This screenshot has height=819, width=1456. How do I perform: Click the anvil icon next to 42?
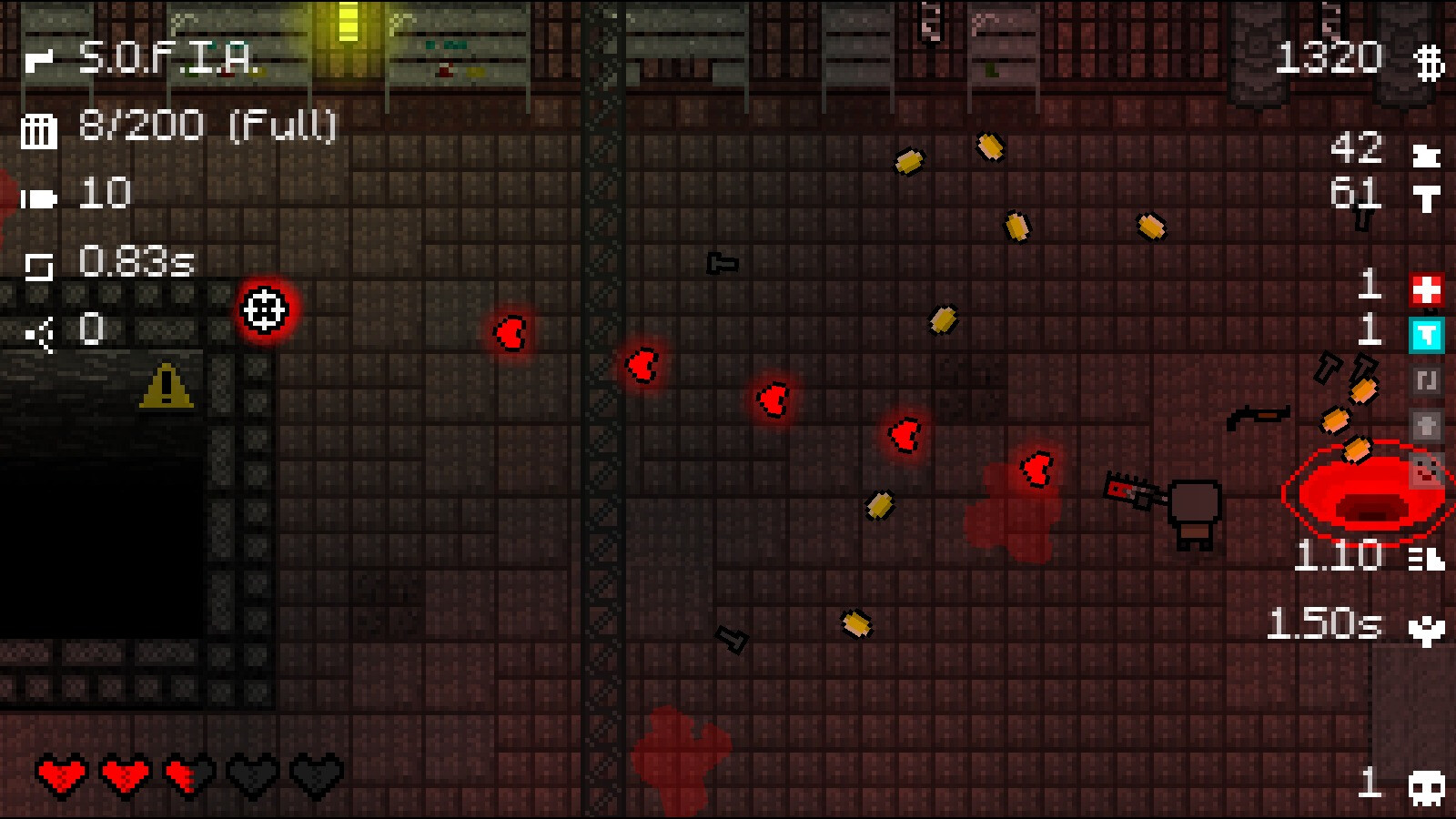(1428, 155)
